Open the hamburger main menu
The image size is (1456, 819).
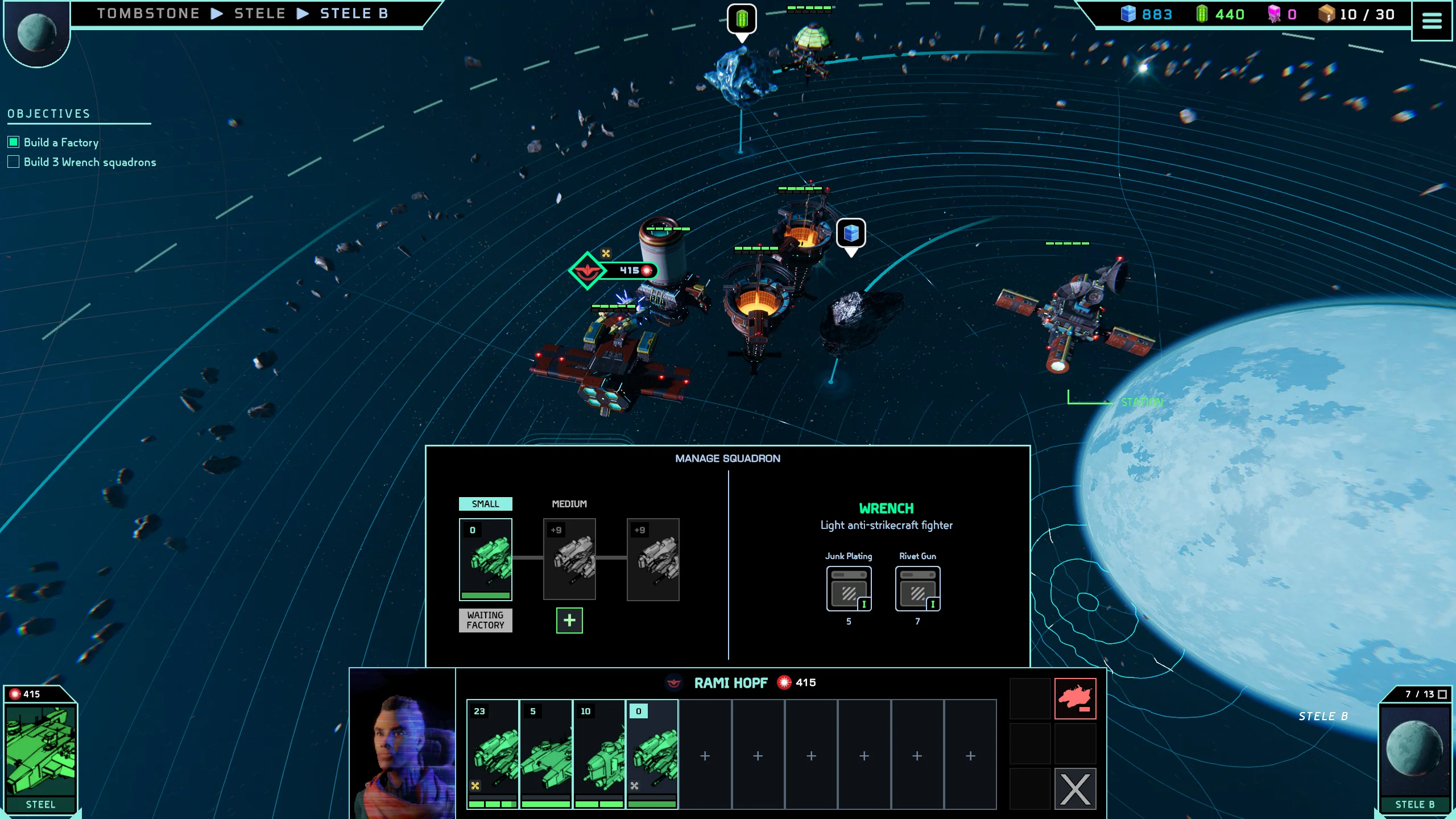1432,21
